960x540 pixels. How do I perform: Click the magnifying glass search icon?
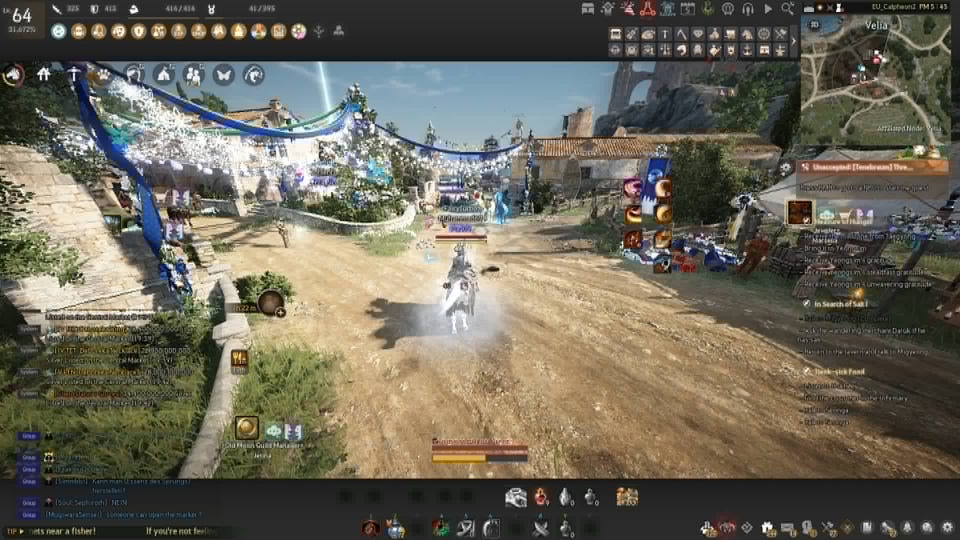(788, 9)
